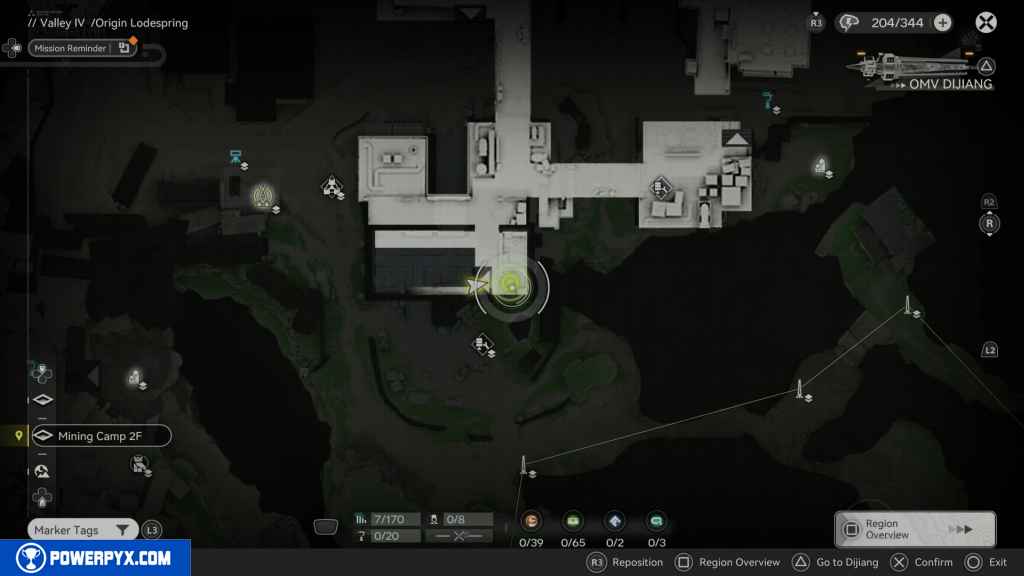Screen dimensions: 1024x576
Task: Click the PowerPyx.com watermark logo
Action: click(x=95, y=558)
